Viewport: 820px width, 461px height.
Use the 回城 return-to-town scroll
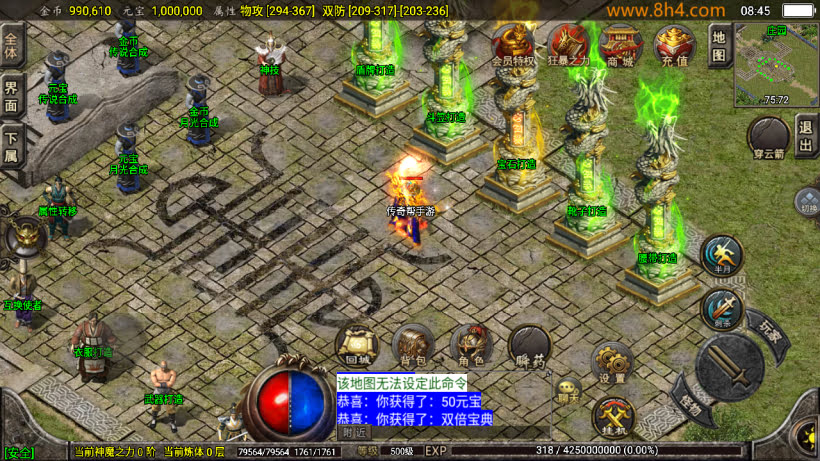pos(356,345)
